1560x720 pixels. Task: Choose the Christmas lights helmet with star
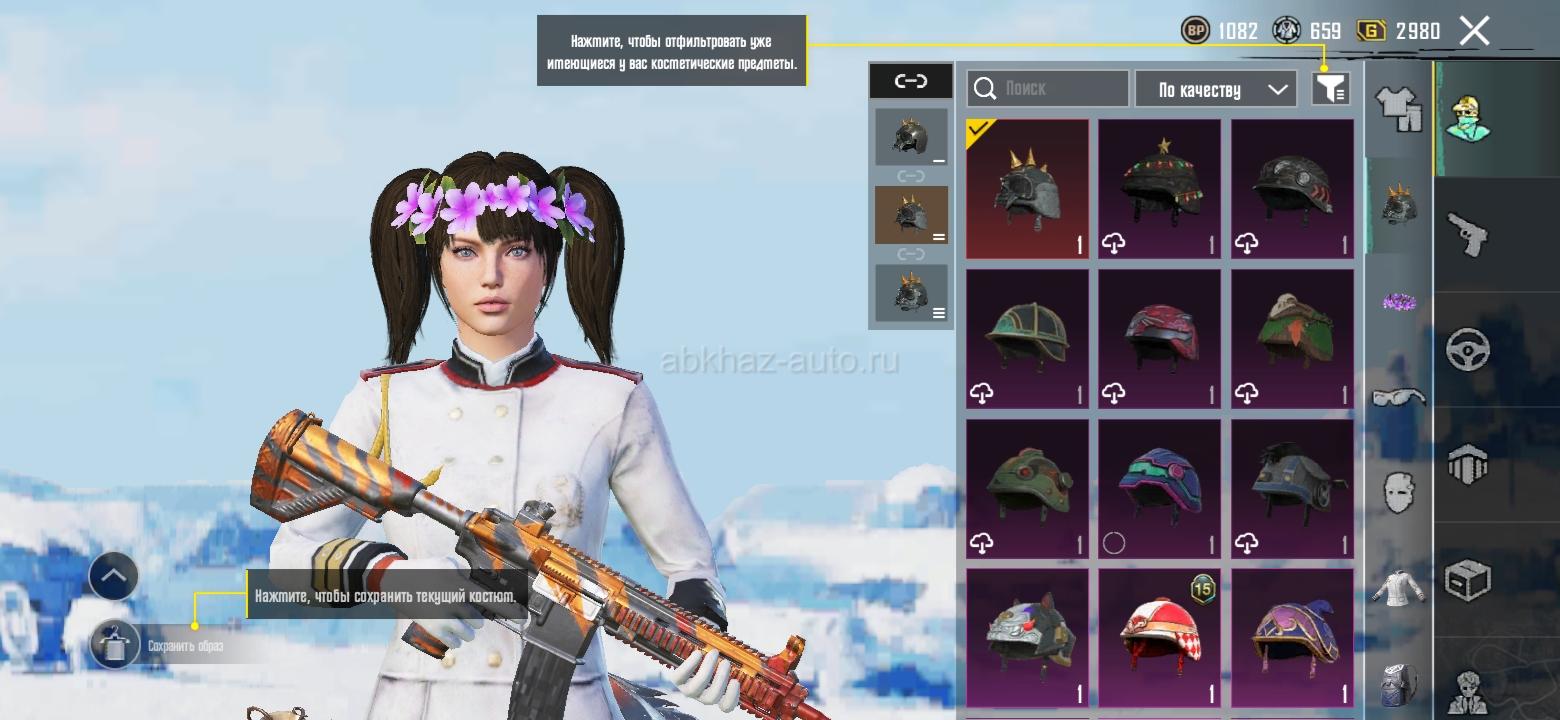click(1159, 189)
